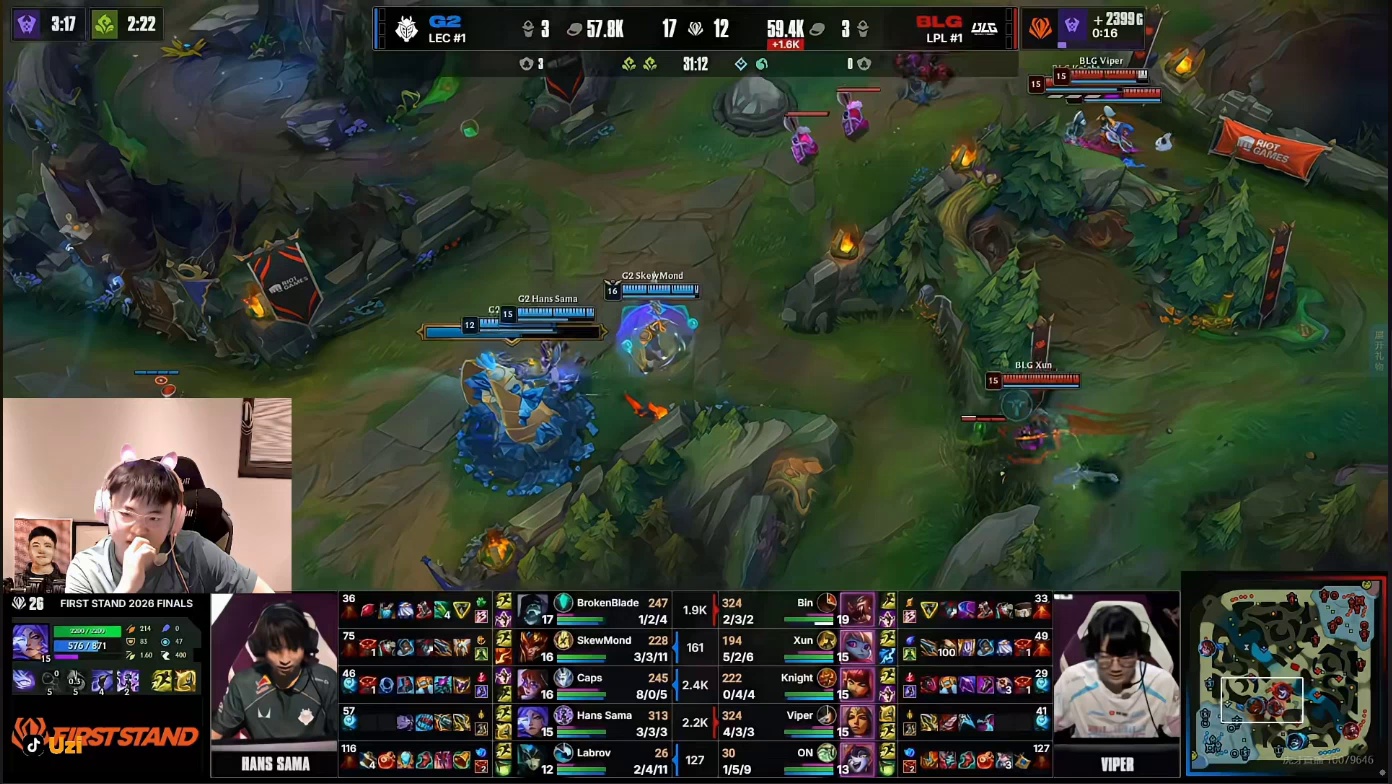Screen dimensions: 1392x784
Task: Click the minimap
Action: pos(1285,677)
